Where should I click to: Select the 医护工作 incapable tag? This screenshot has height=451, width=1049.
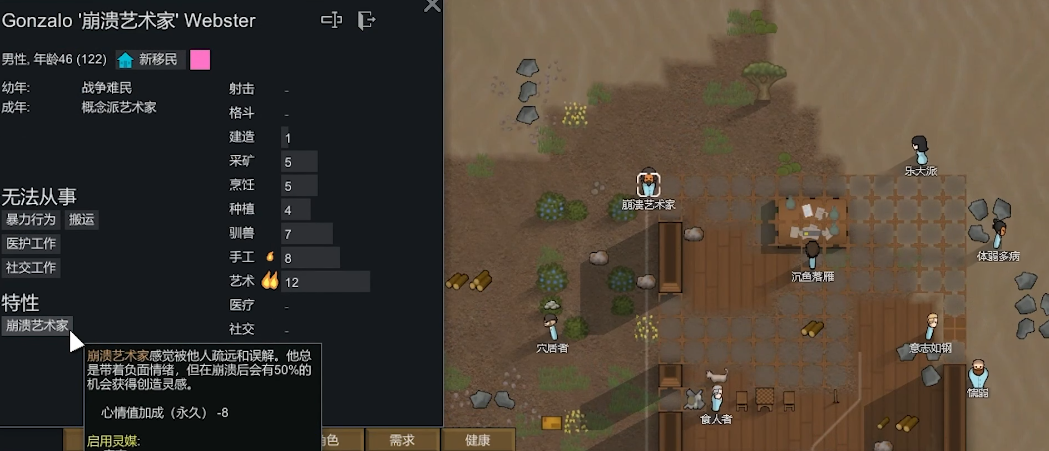tap(31, 243)
